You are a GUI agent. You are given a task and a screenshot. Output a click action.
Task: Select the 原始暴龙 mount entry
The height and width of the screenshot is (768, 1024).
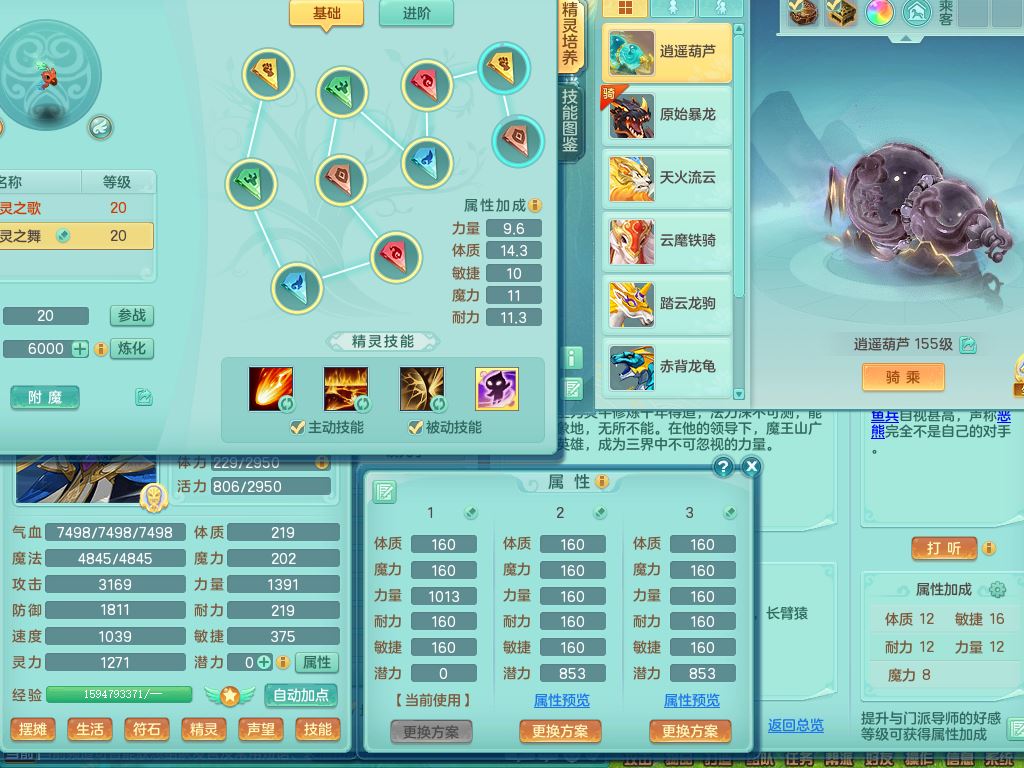pos(667,115)
